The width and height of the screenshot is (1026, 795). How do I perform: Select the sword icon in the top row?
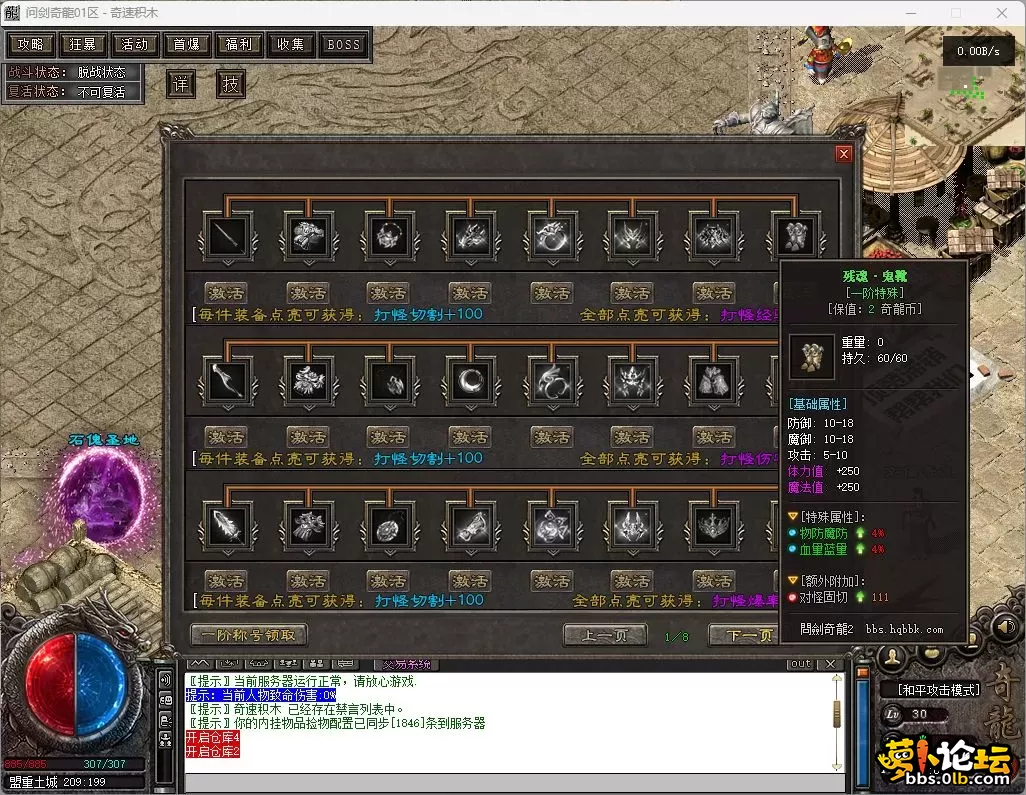(x=227, y=237)
